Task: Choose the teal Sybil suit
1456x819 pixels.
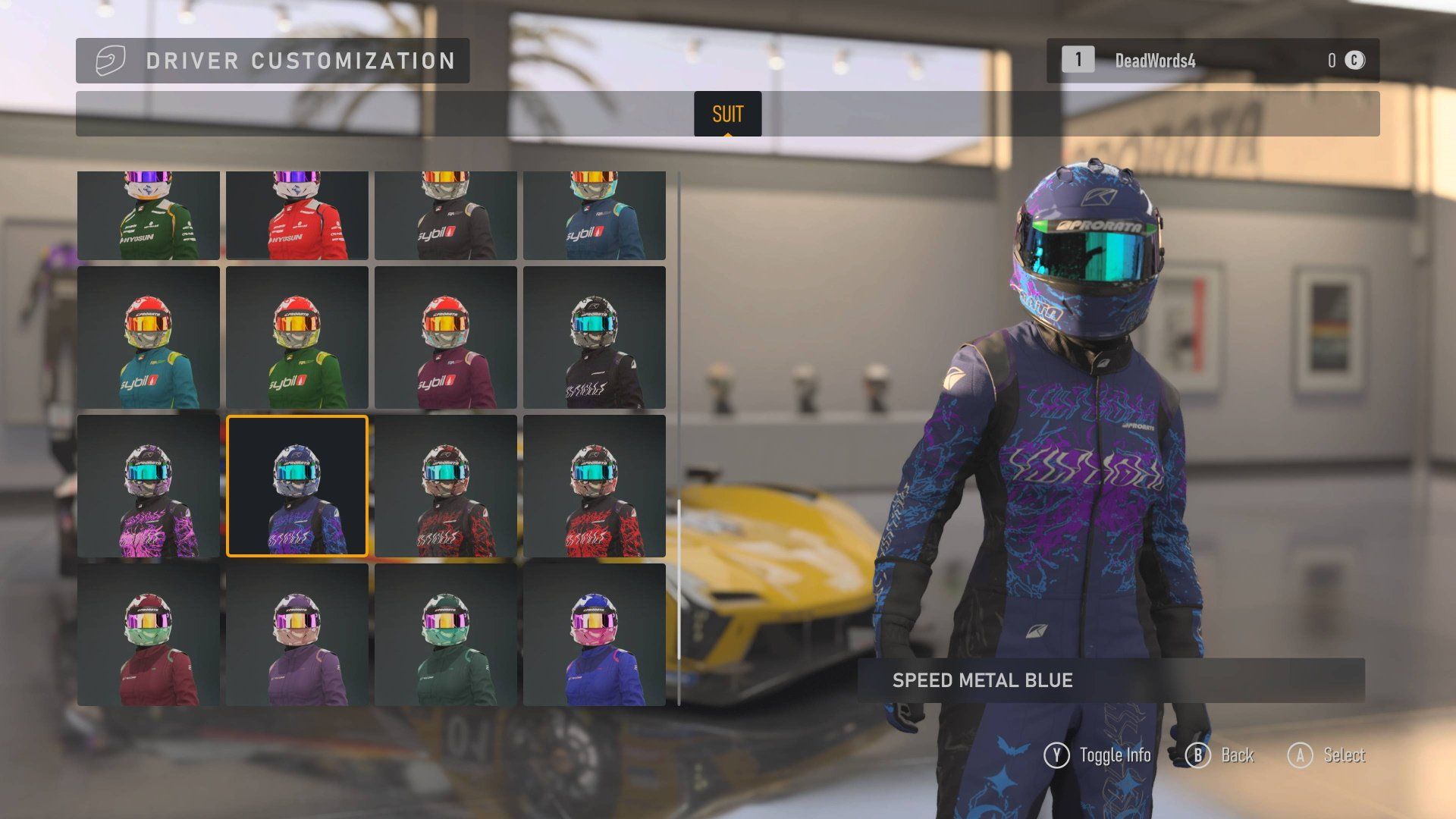Action: pos(149,337)
